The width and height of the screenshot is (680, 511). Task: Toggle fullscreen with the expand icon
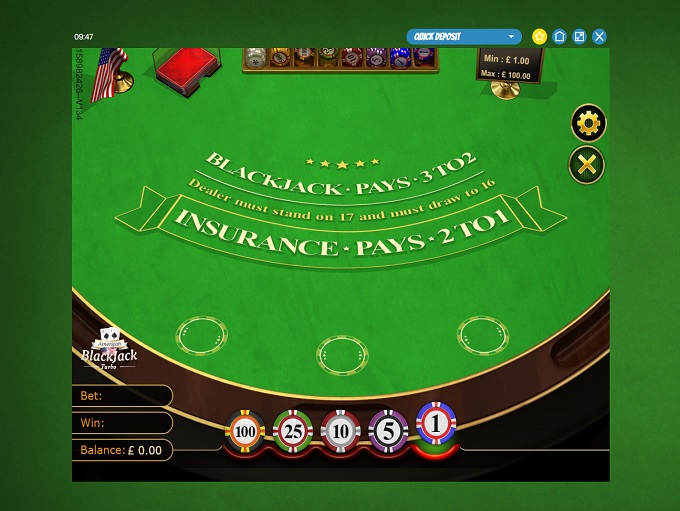(x=580, y=37)
